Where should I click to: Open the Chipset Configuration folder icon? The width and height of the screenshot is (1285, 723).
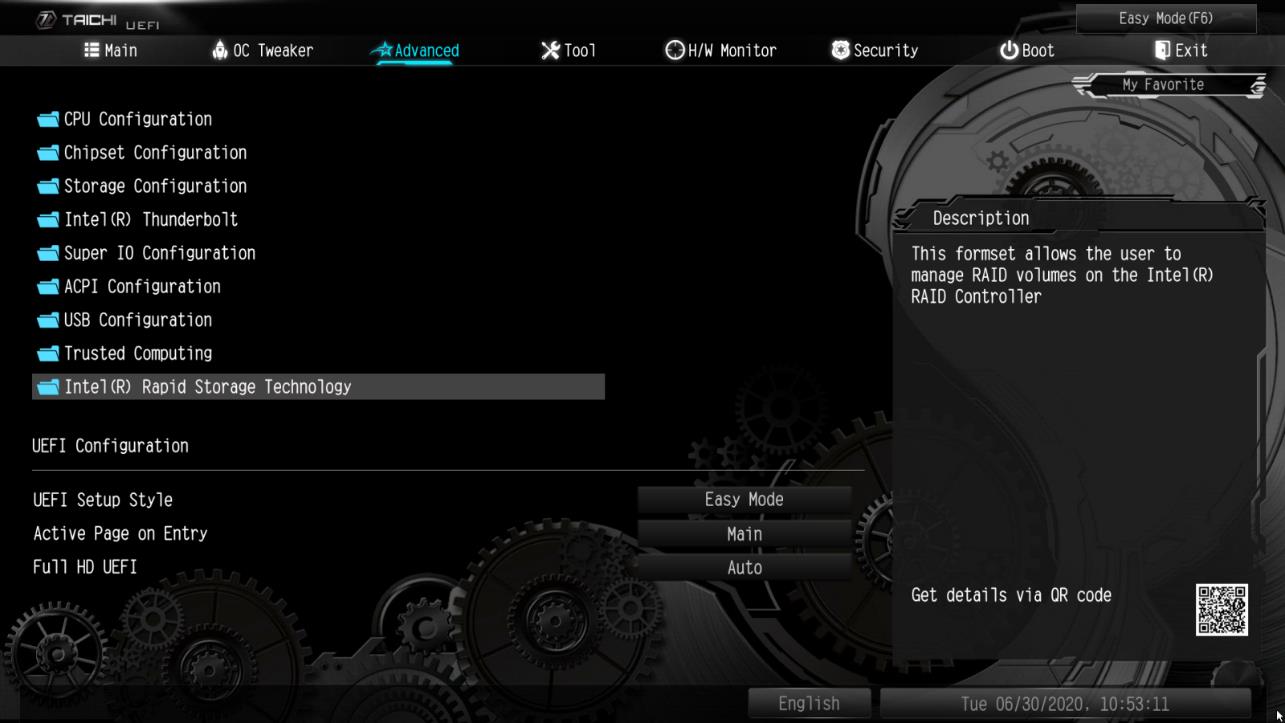click(46, 152)
